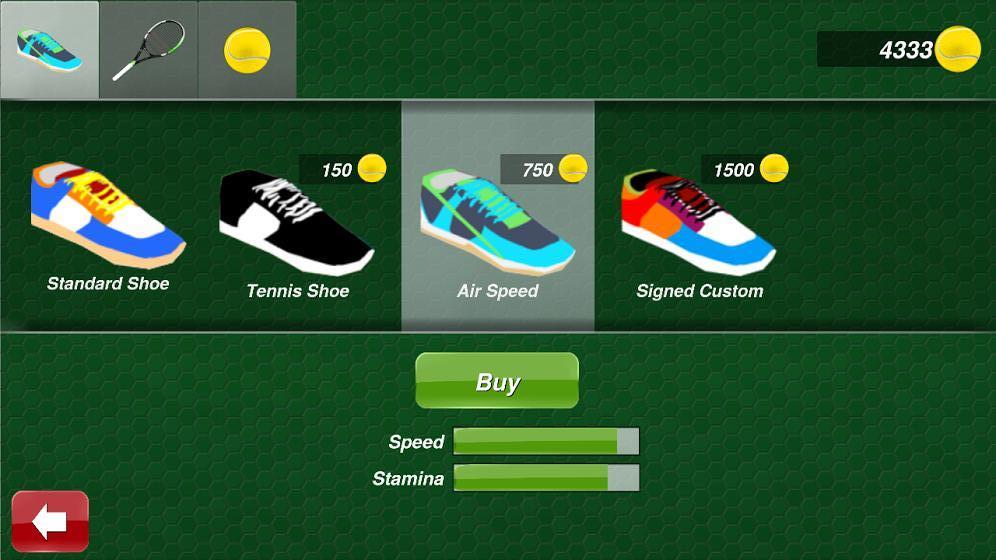Switch to the shoes shop tab
The image size is (996, 560).
click(x=49, y=49)
